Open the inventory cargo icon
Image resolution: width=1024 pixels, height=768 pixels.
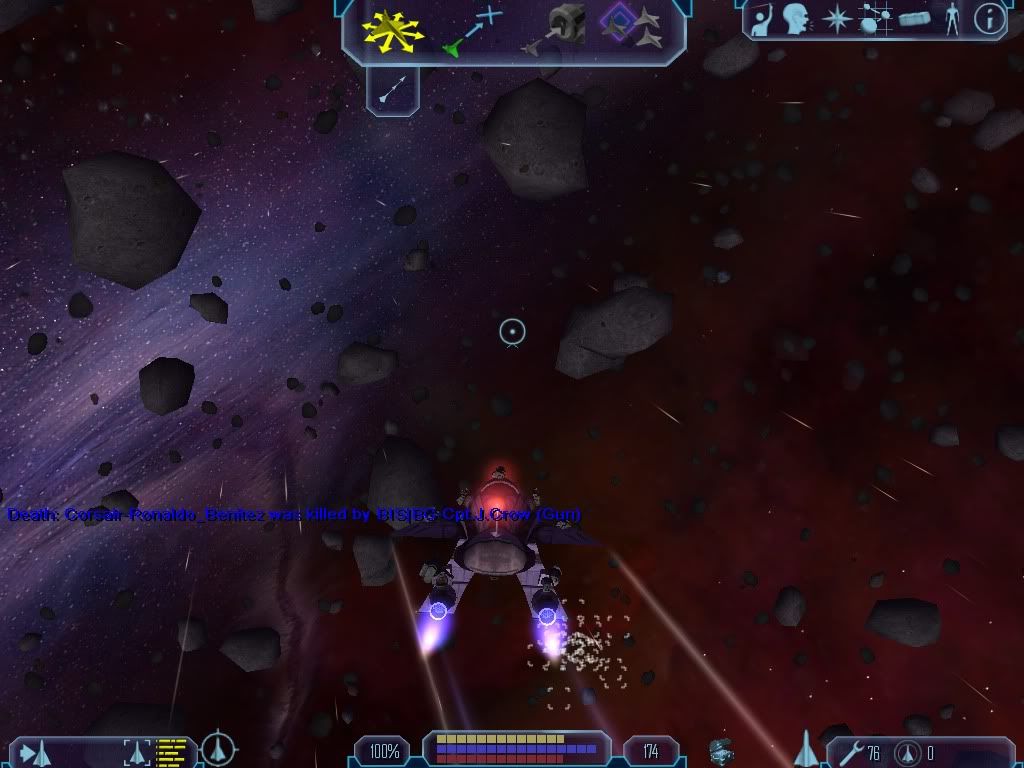click(x=914, y=19)
